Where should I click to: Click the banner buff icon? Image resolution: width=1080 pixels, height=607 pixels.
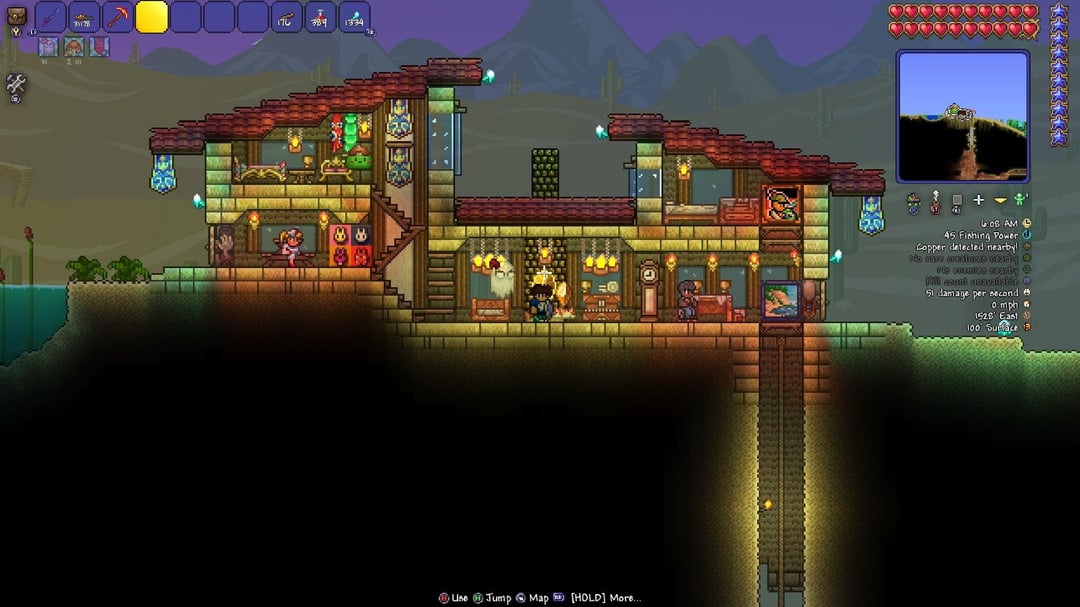click(x=99, y=46)
